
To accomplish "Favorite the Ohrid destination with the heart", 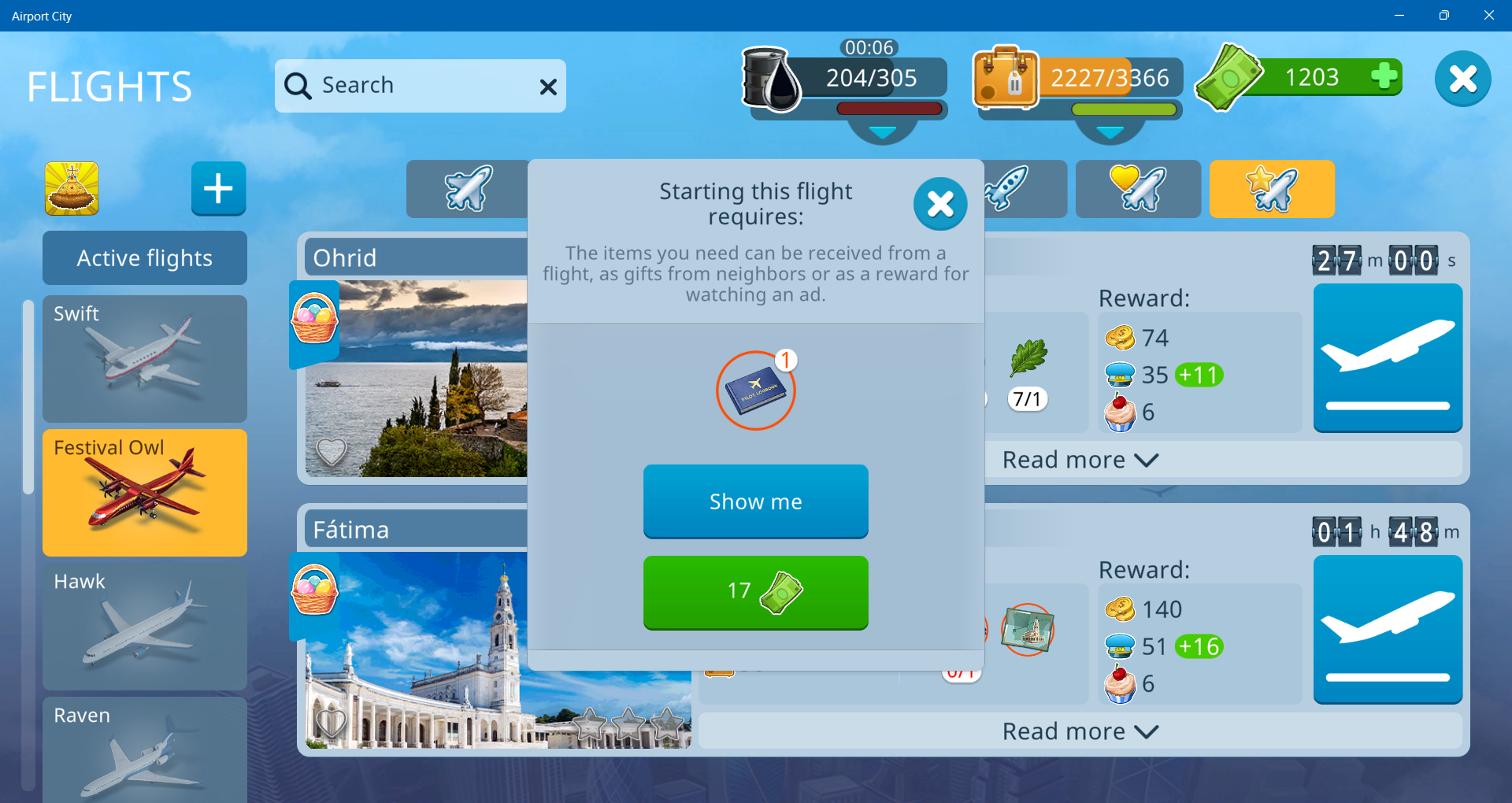I will pyautogui.click(x=331, y=451).
